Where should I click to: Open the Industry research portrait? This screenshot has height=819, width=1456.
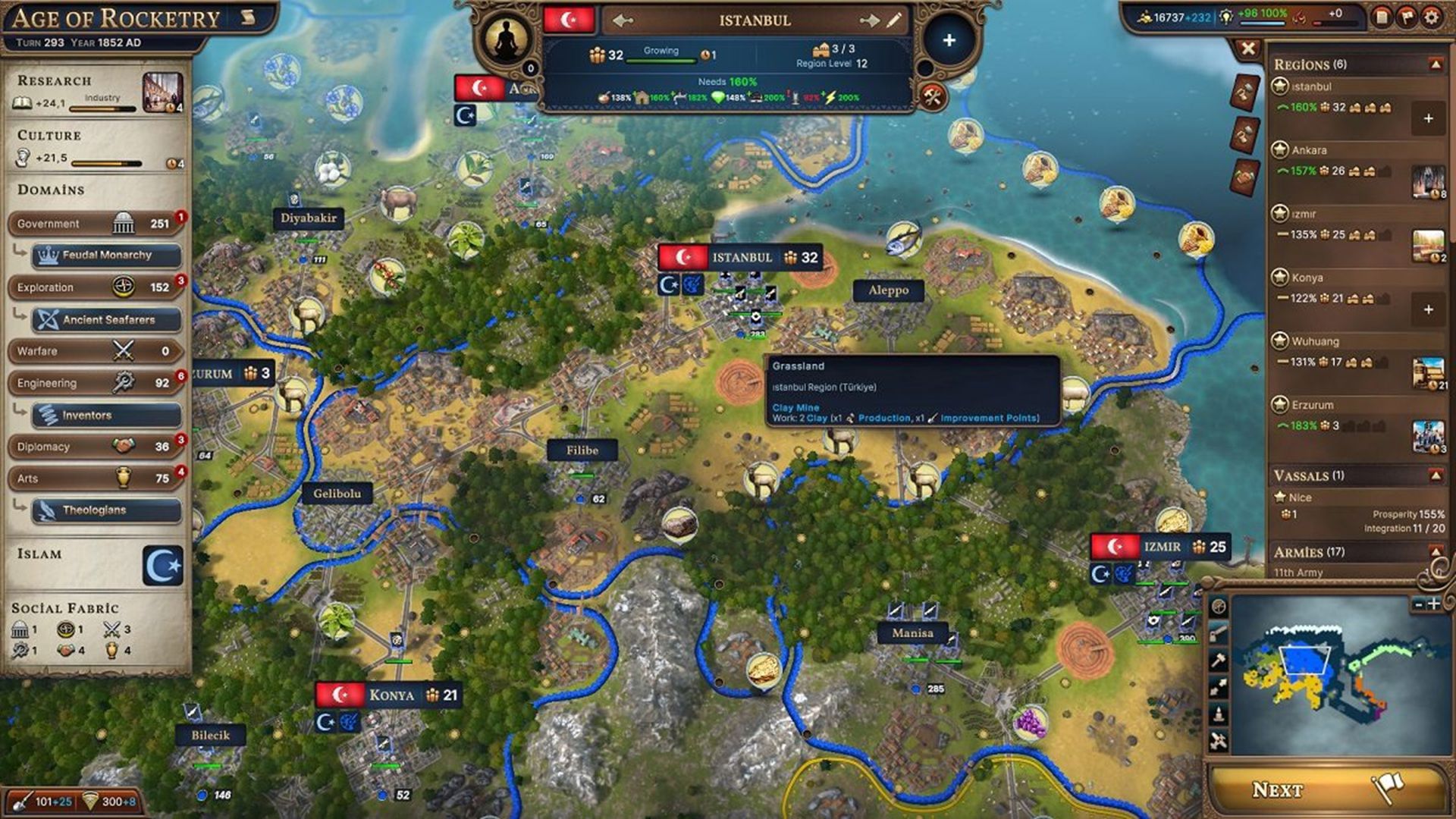click(162, 93)
